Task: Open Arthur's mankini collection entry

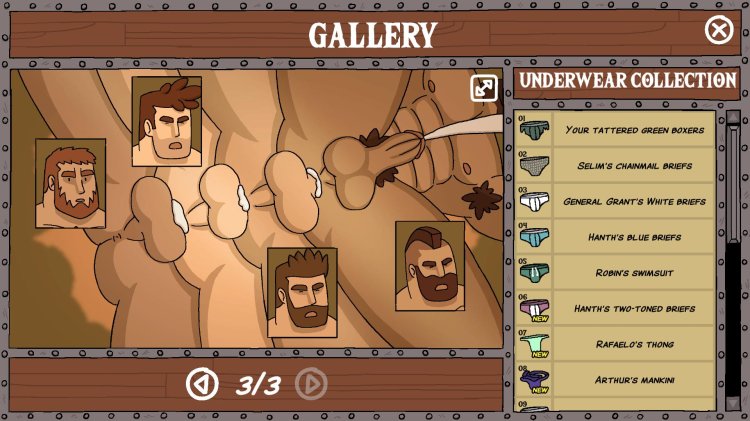Action: coord(616,380)
